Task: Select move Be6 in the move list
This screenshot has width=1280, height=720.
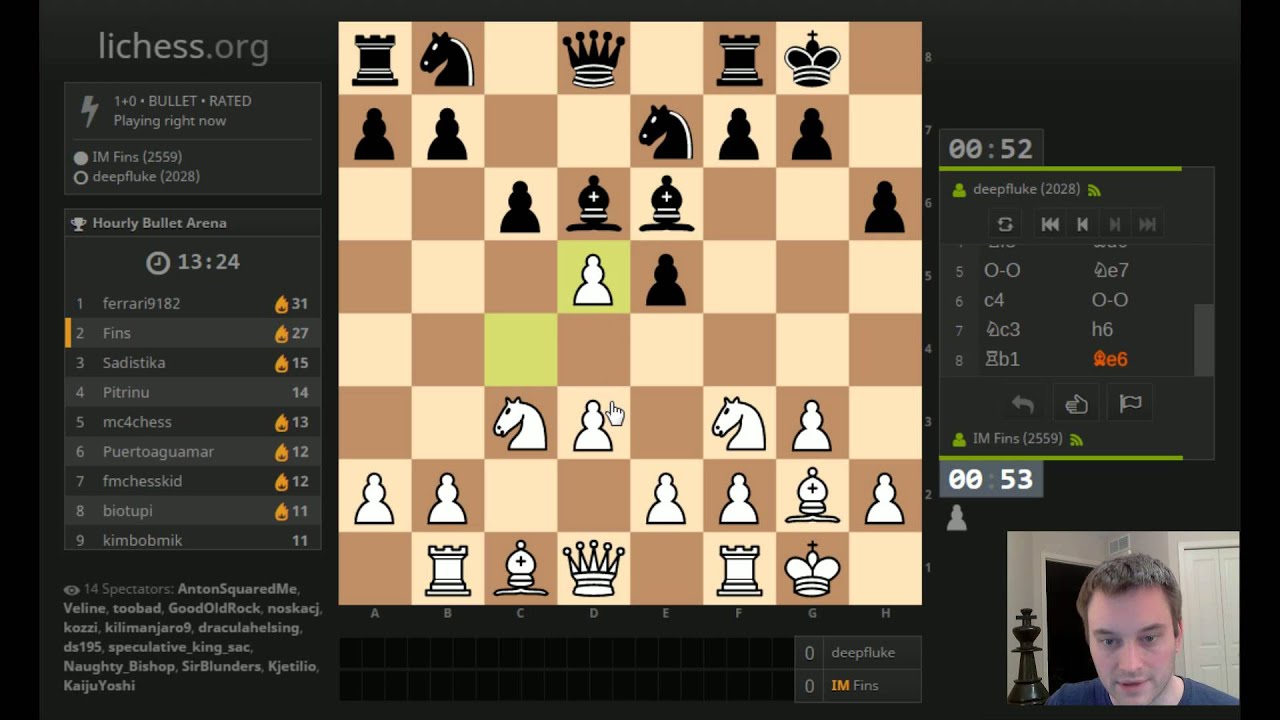Action: (x=1110, y=358)
